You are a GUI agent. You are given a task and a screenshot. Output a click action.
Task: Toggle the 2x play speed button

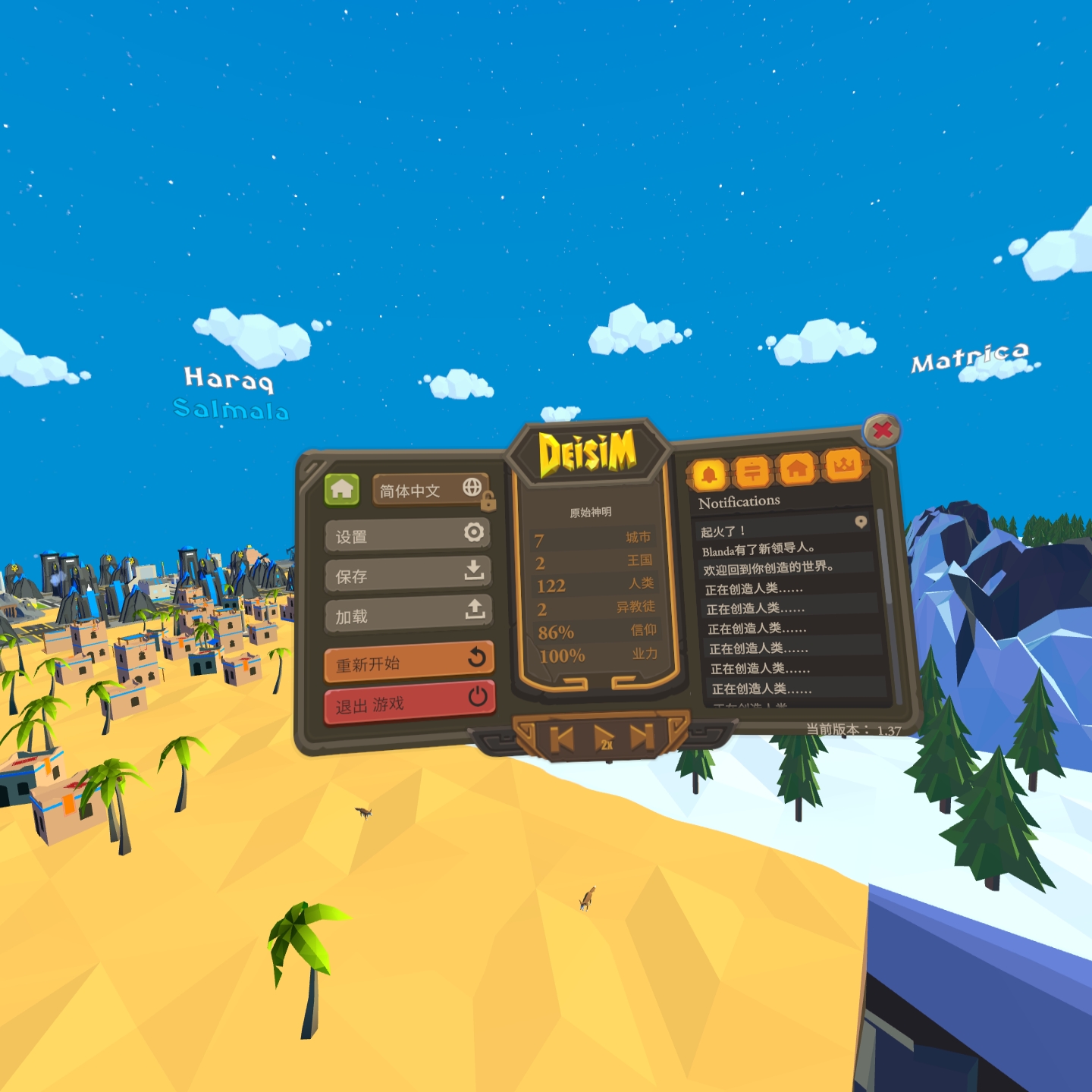pyautogui.click(x=604, y=738)
